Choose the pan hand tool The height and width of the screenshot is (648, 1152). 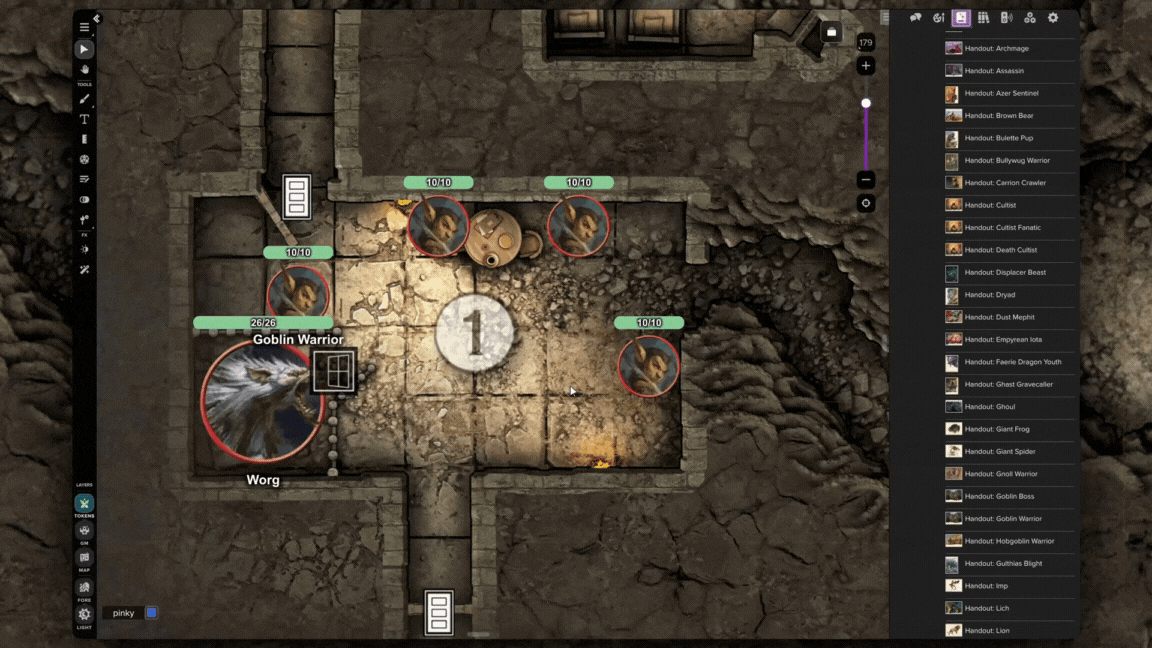pyautogui.click(x=85, y=69)
